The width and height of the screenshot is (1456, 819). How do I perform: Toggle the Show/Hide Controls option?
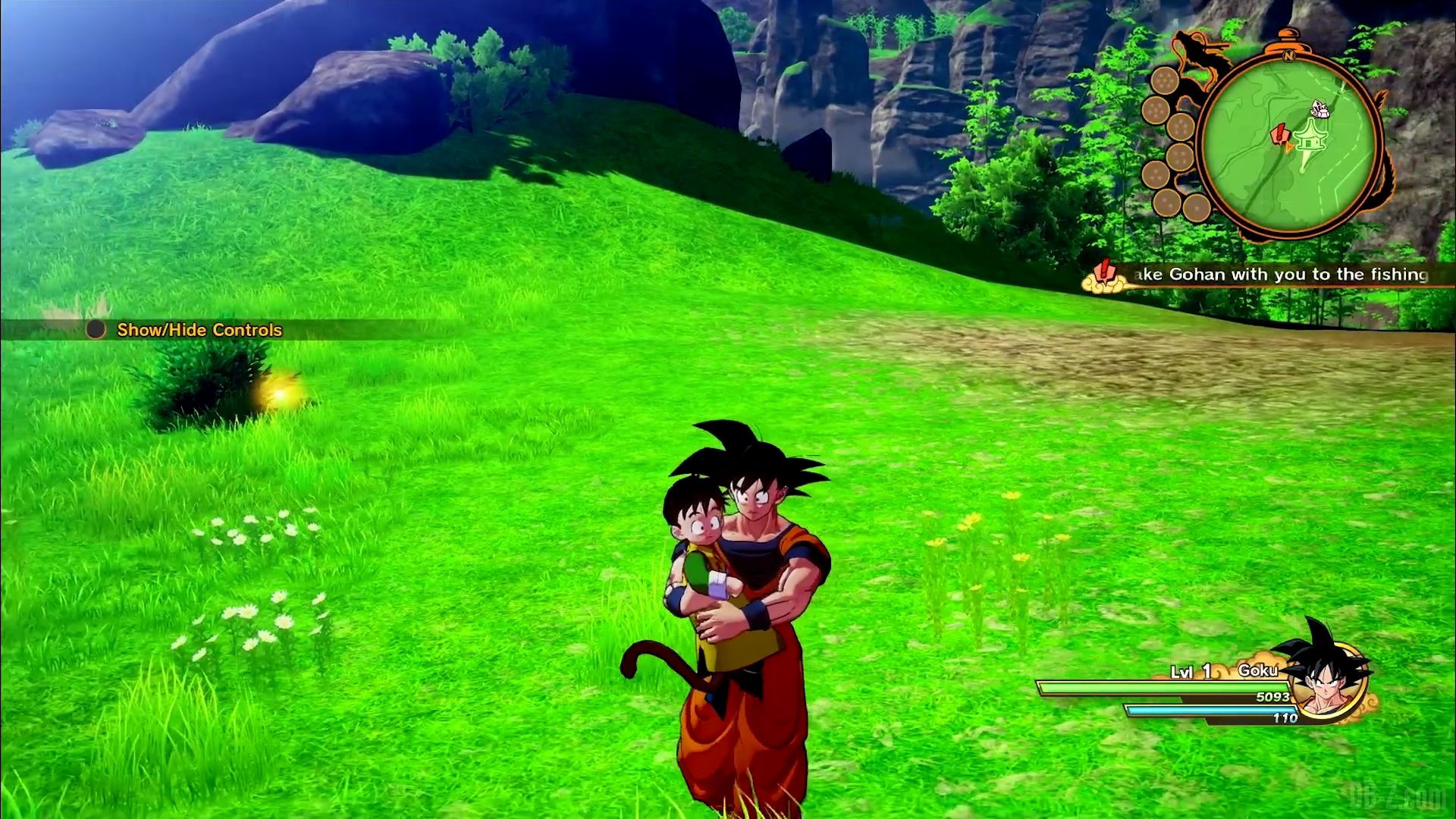tap(199, 330)
